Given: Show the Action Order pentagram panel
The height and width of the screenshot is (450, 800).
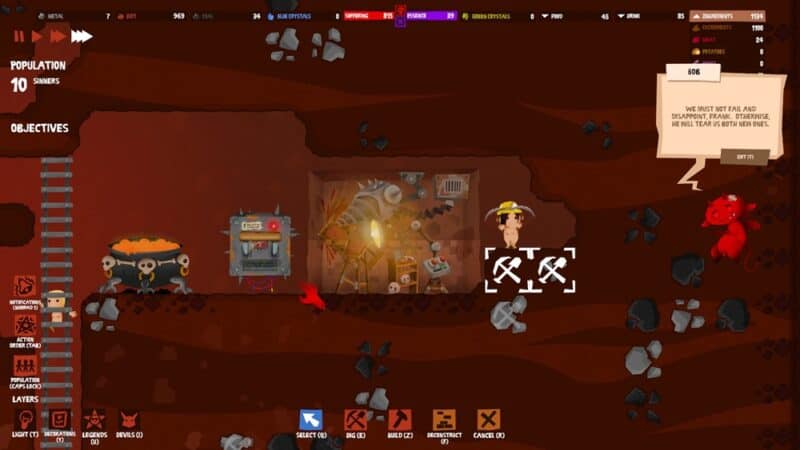Looking at the screenshot, I should click(x=25, y=325).
